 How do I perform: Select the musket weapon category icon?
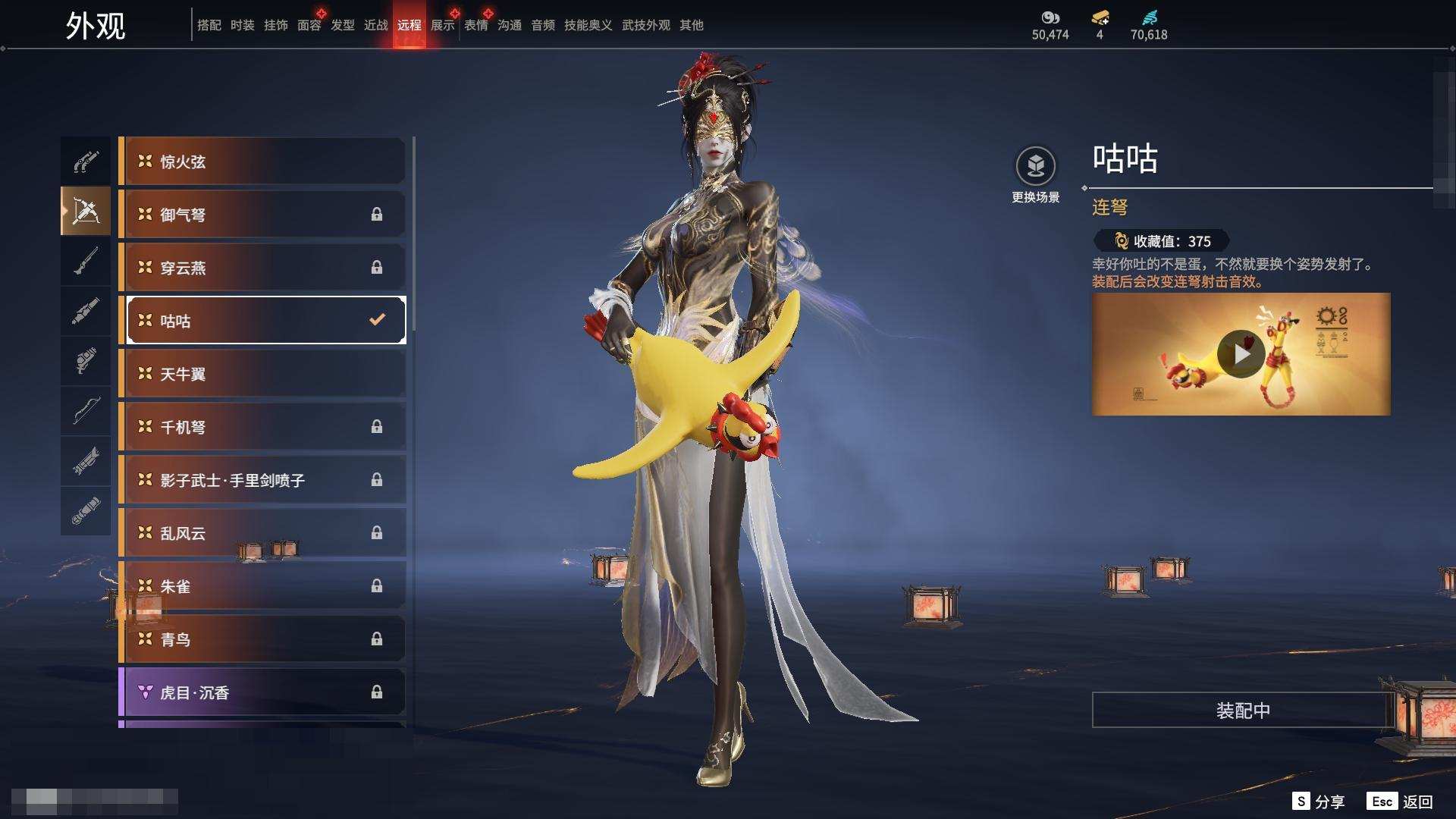pos(86,262)
